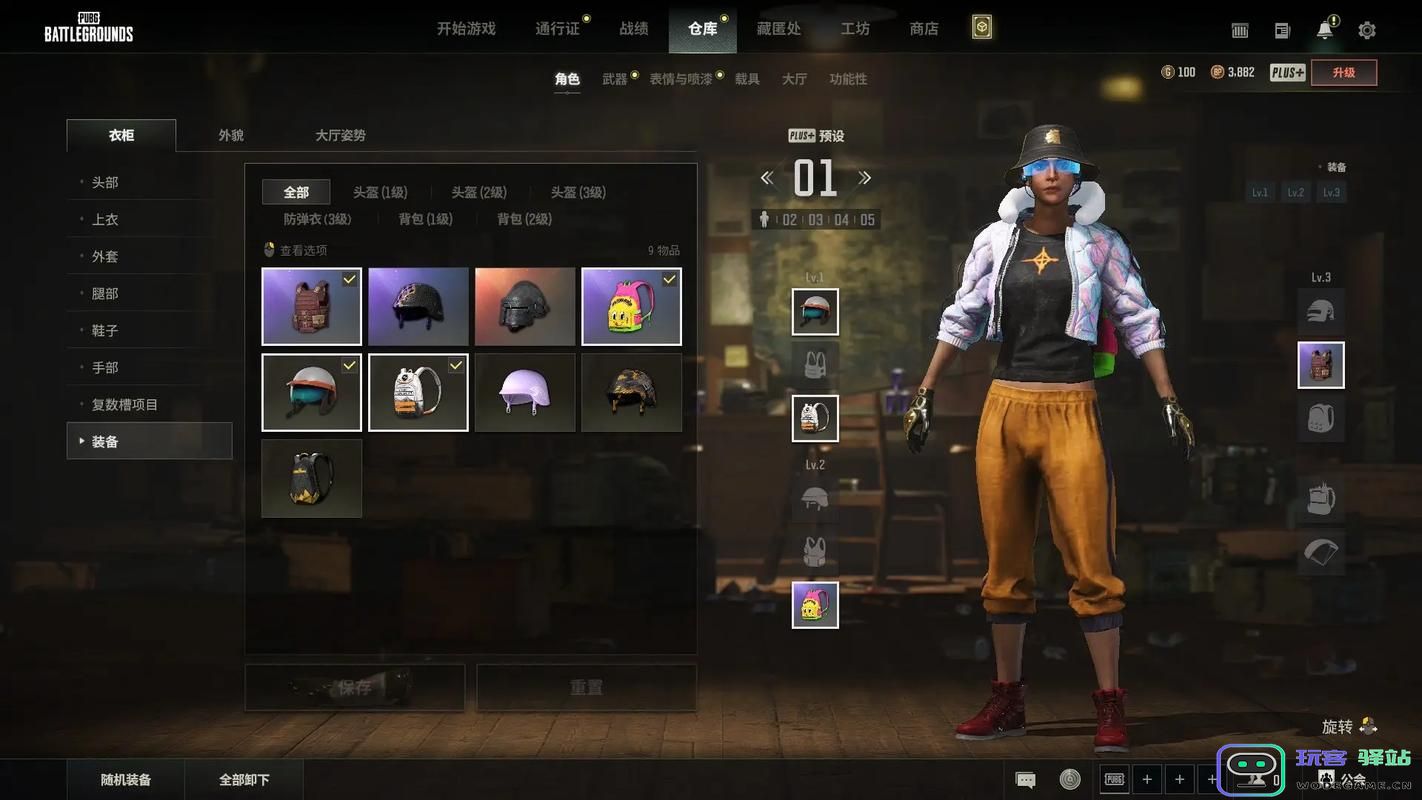Click the PUBG party invite icon in taskbar
Viewport: 1422px width, 800px height.
click(x=1114, y=778)
